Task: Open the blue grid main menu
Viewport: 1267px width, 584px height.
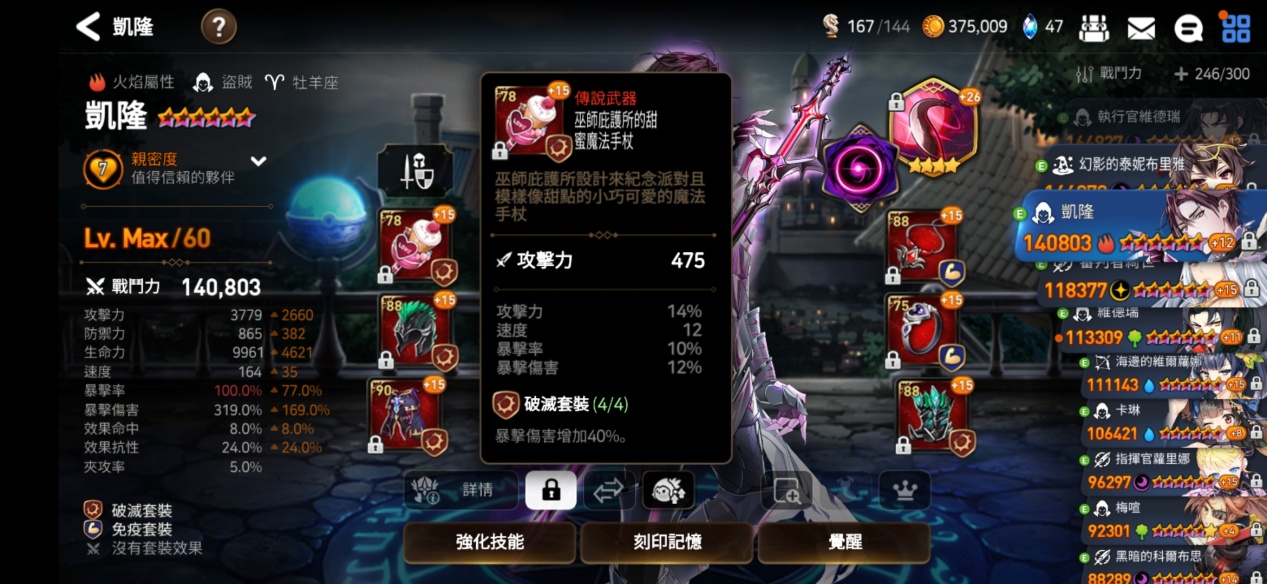Action: (1236, 28)
